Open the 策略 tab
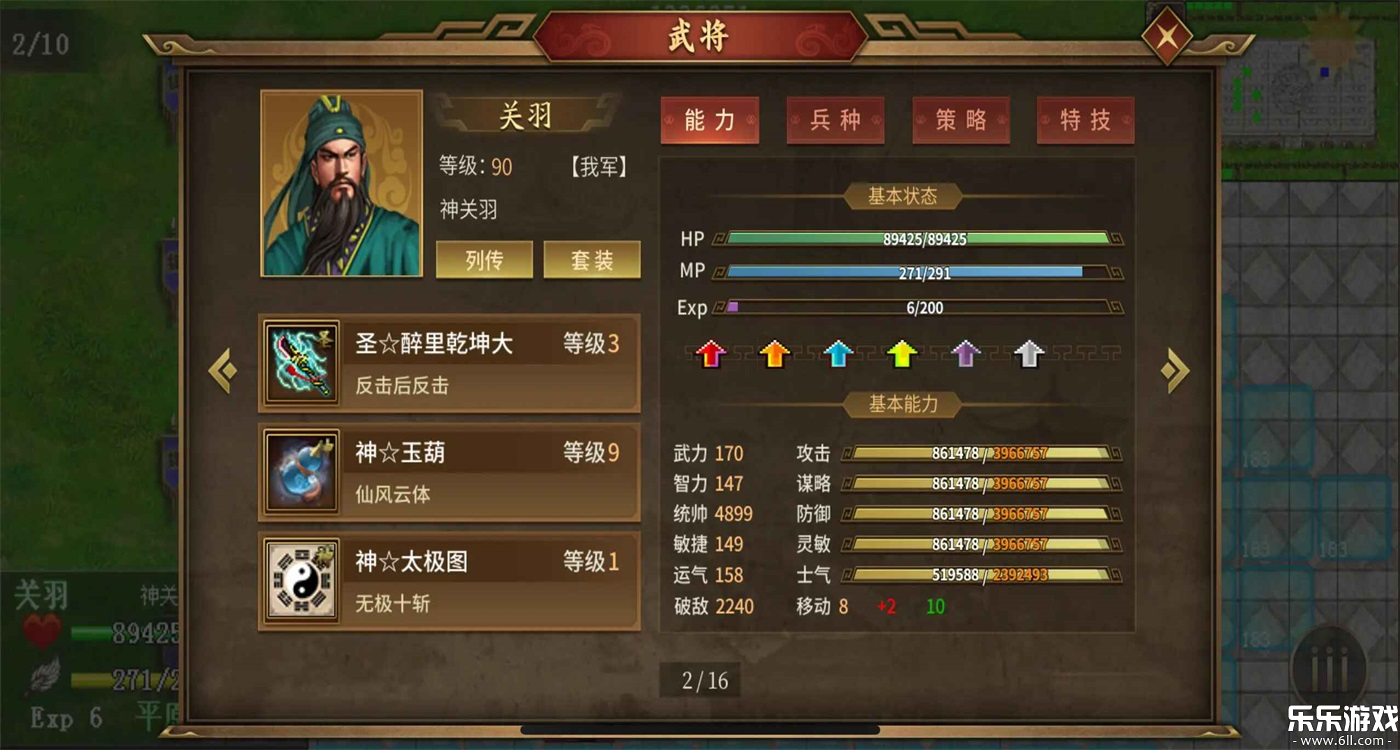The image size is (1400, 750). pyautogui.click(x=961, y=119)
